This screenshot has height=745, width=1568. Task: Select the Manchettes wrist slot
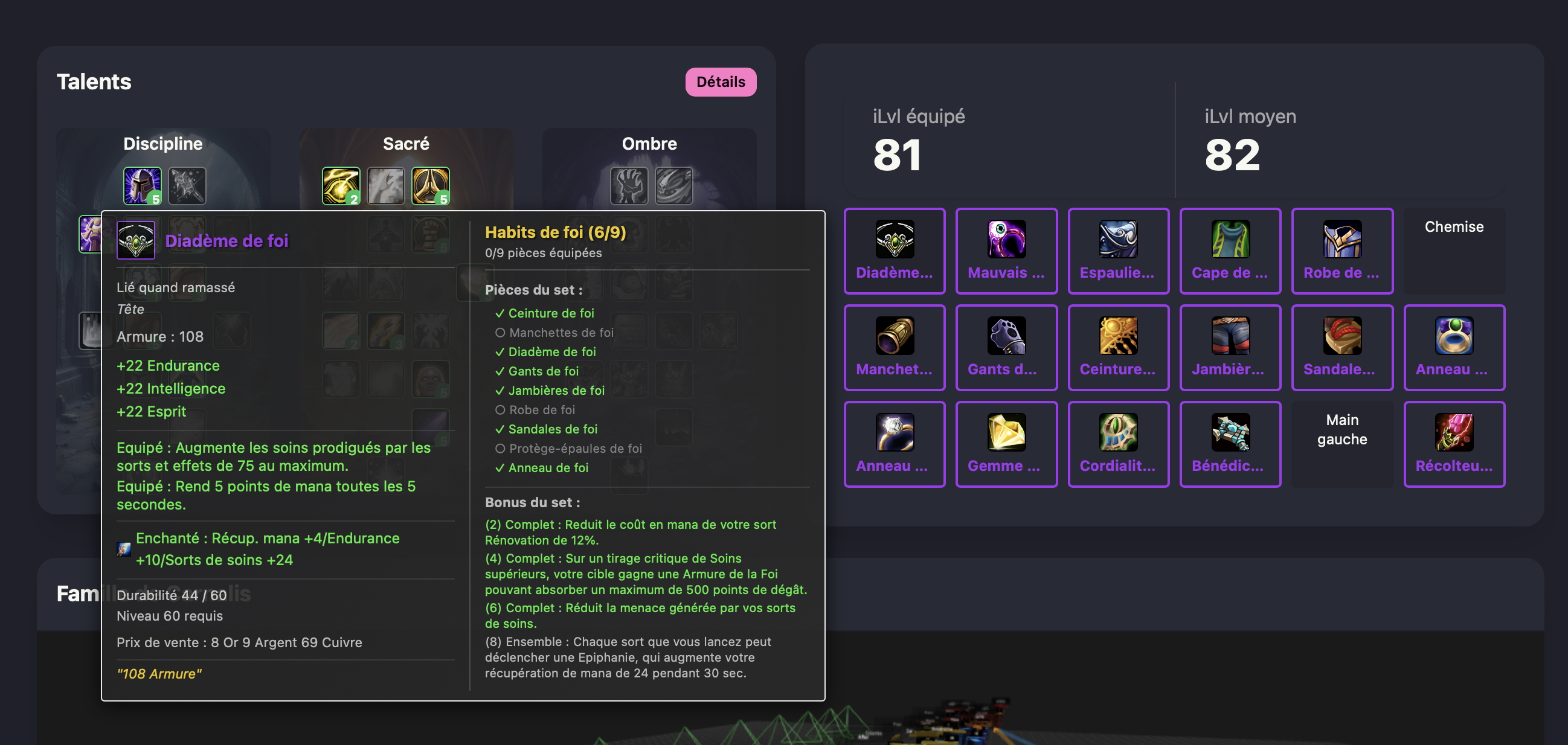pos(893,348)
